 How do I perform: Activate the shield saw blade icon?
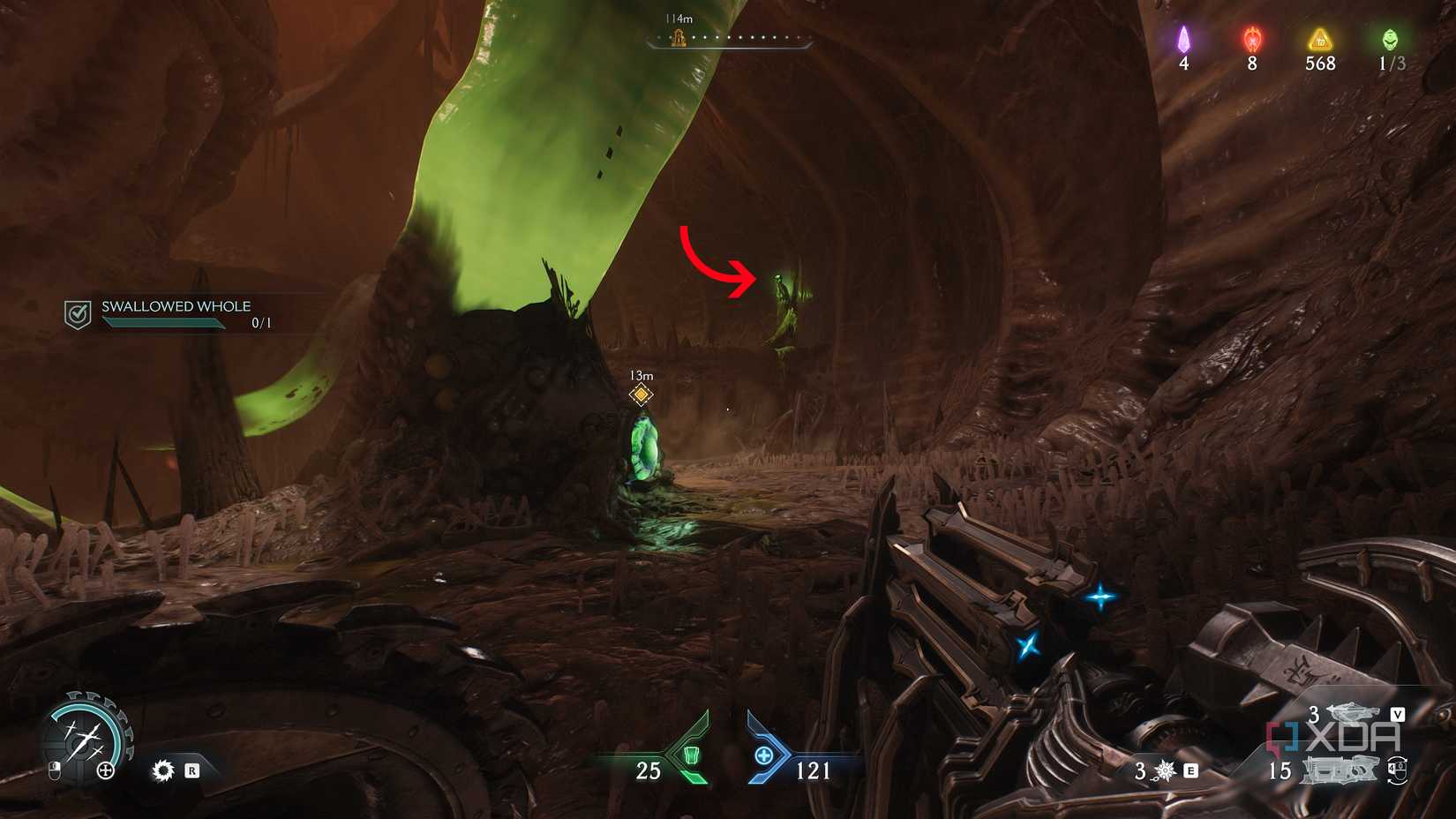tap(163, 770)
